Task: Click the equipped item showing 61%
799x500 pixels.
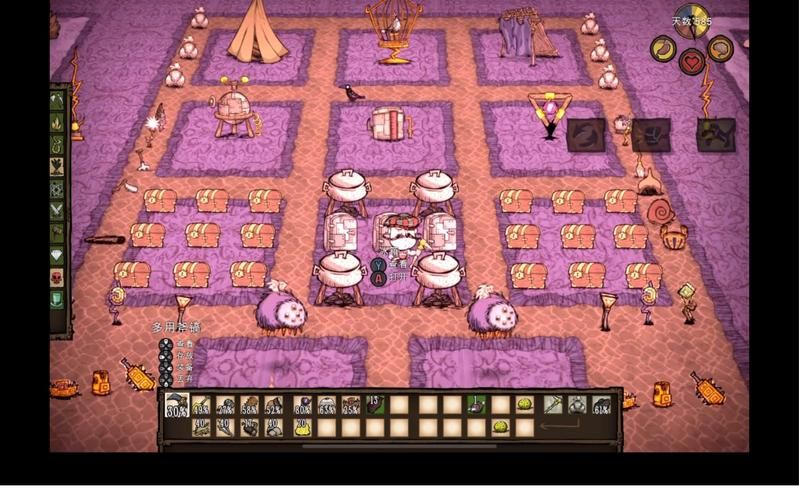Action: 602,405
